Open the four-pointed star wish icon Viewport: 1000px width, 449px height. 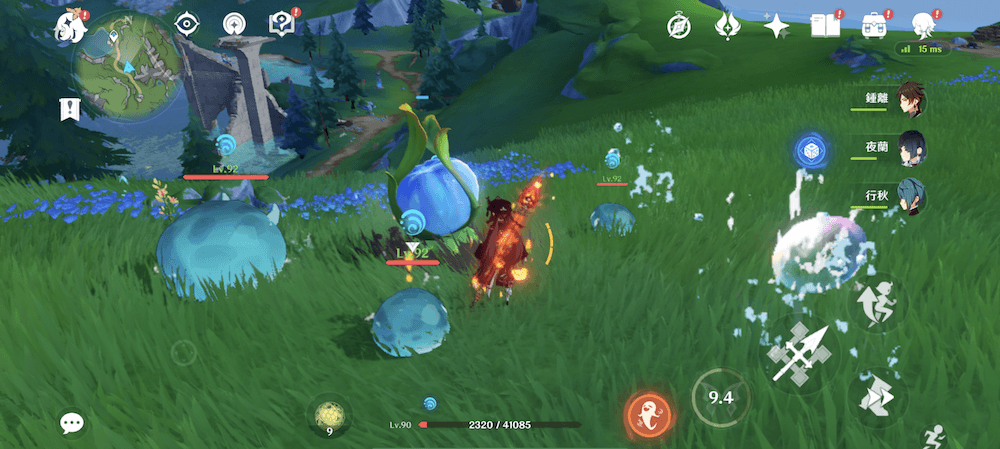[776, 27]
